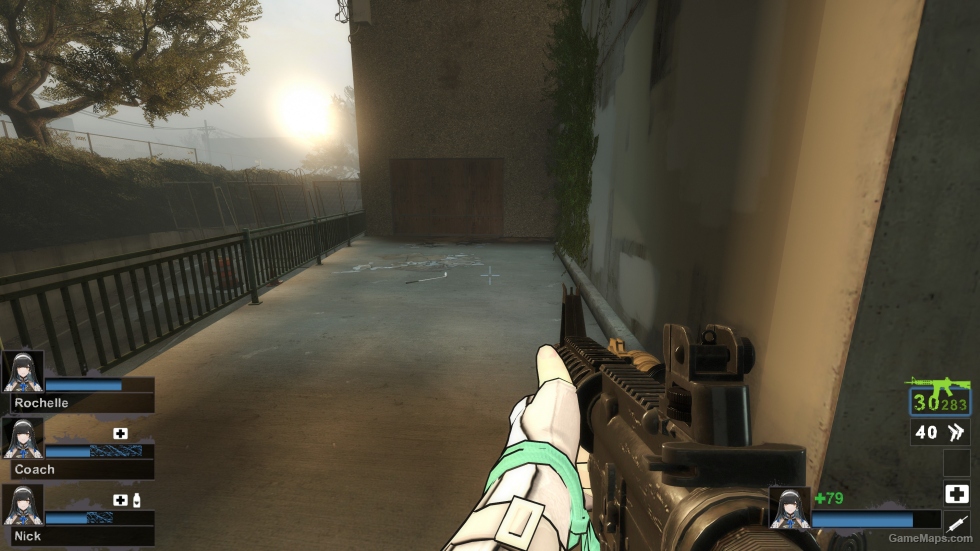
Task: Click Coach's first aid kit icon
Action: click(x=121, y=434)
